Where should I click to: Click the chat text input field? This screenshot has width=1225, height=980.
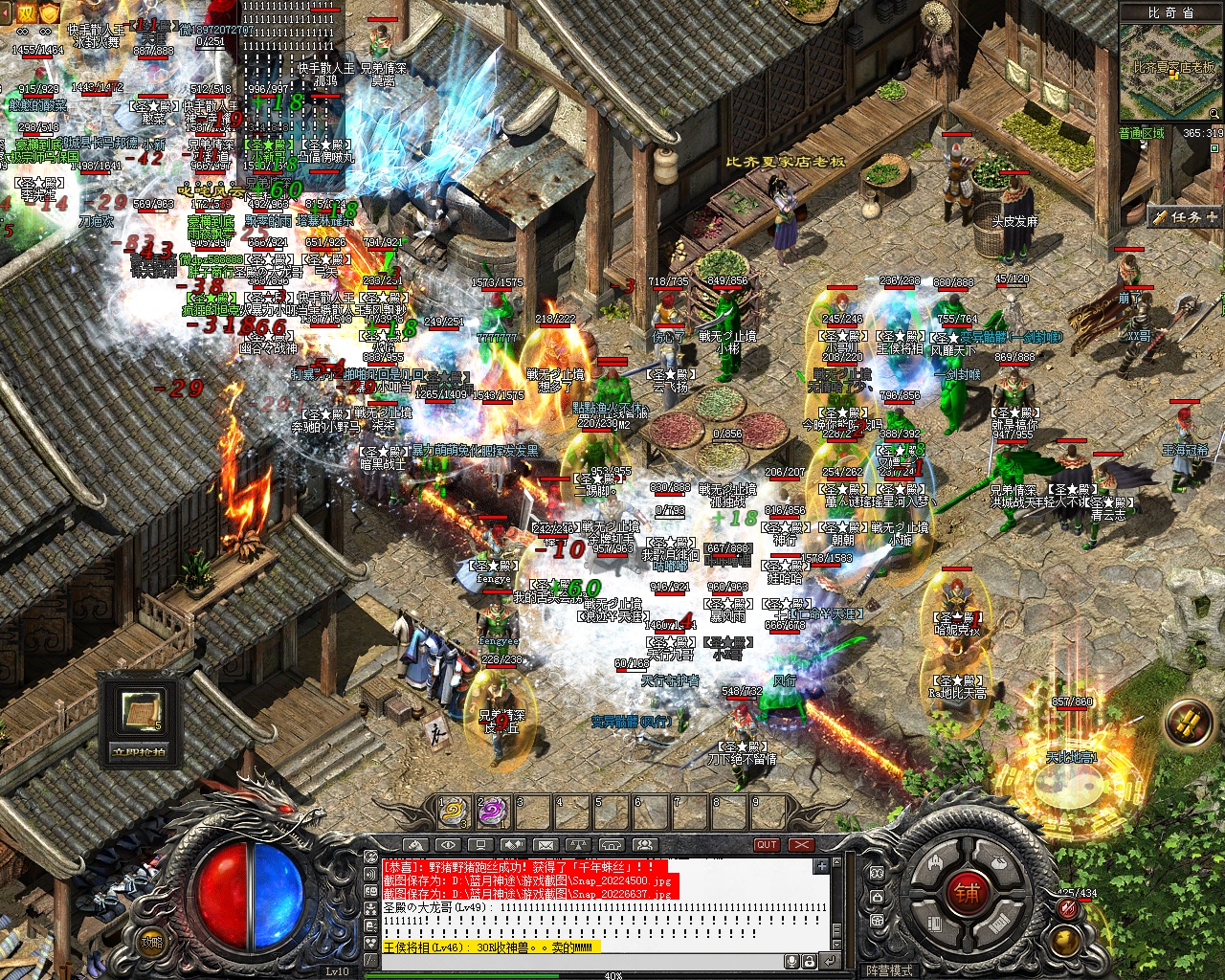coord(574,961)
